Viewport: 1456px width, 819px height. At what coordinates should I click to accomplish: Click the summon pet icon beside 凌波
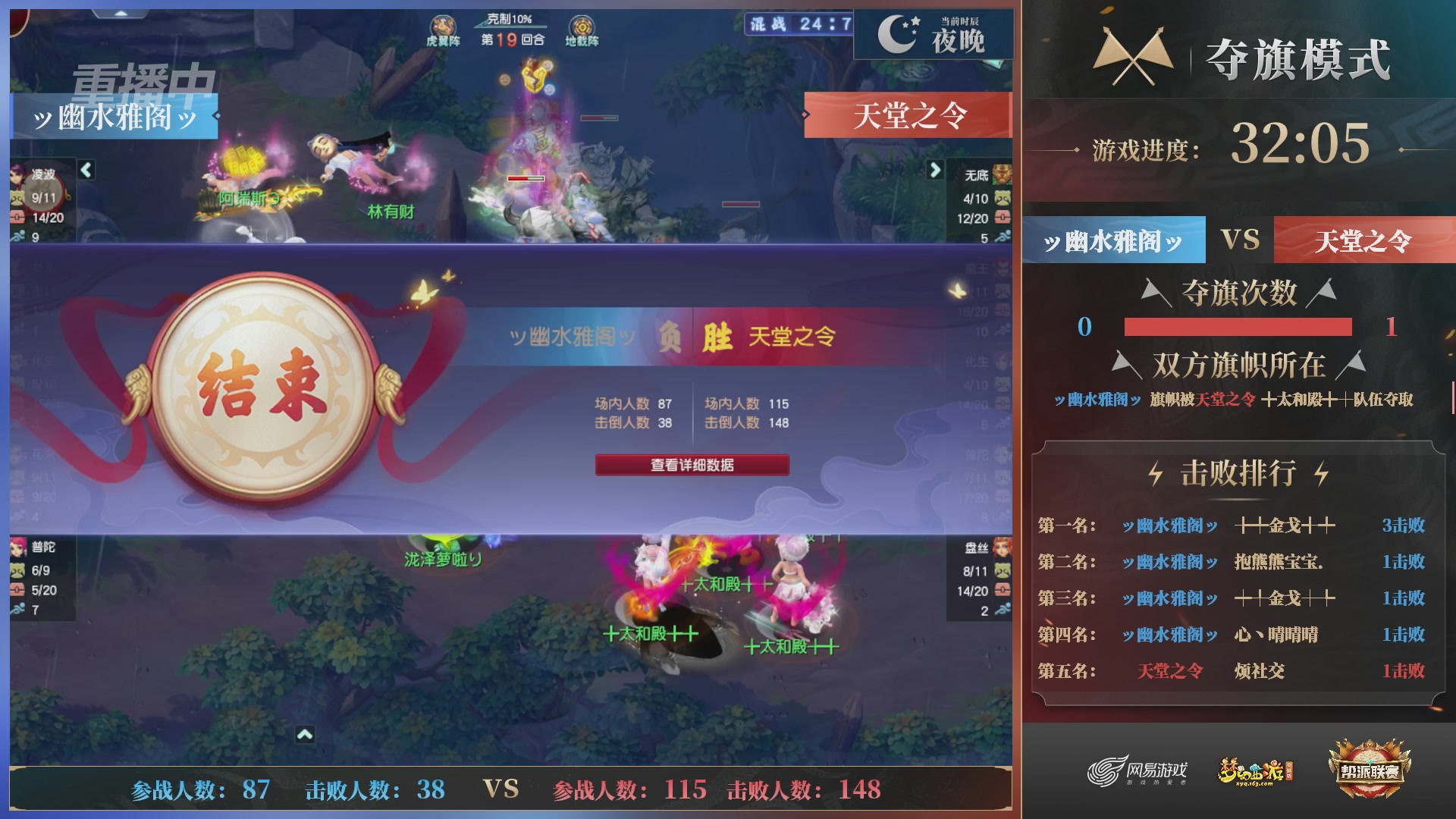pos(17,198)
